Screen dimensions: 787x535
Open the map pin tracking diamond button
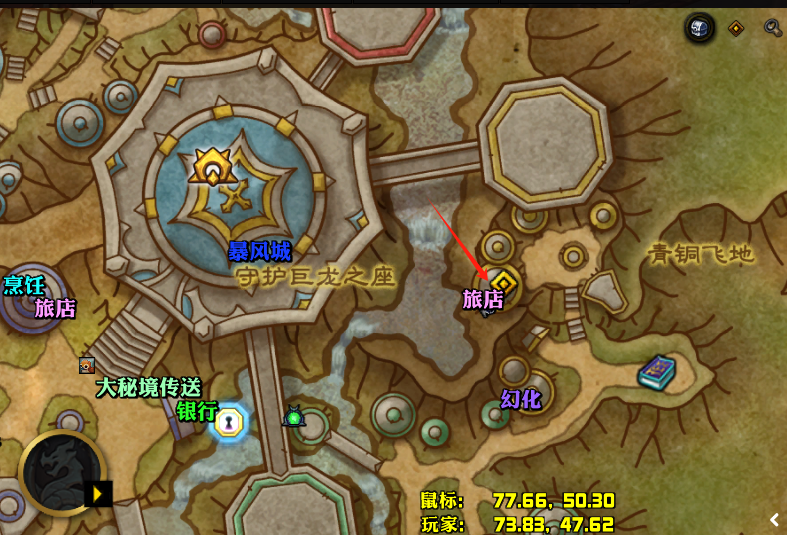click(x=736, y=28)
